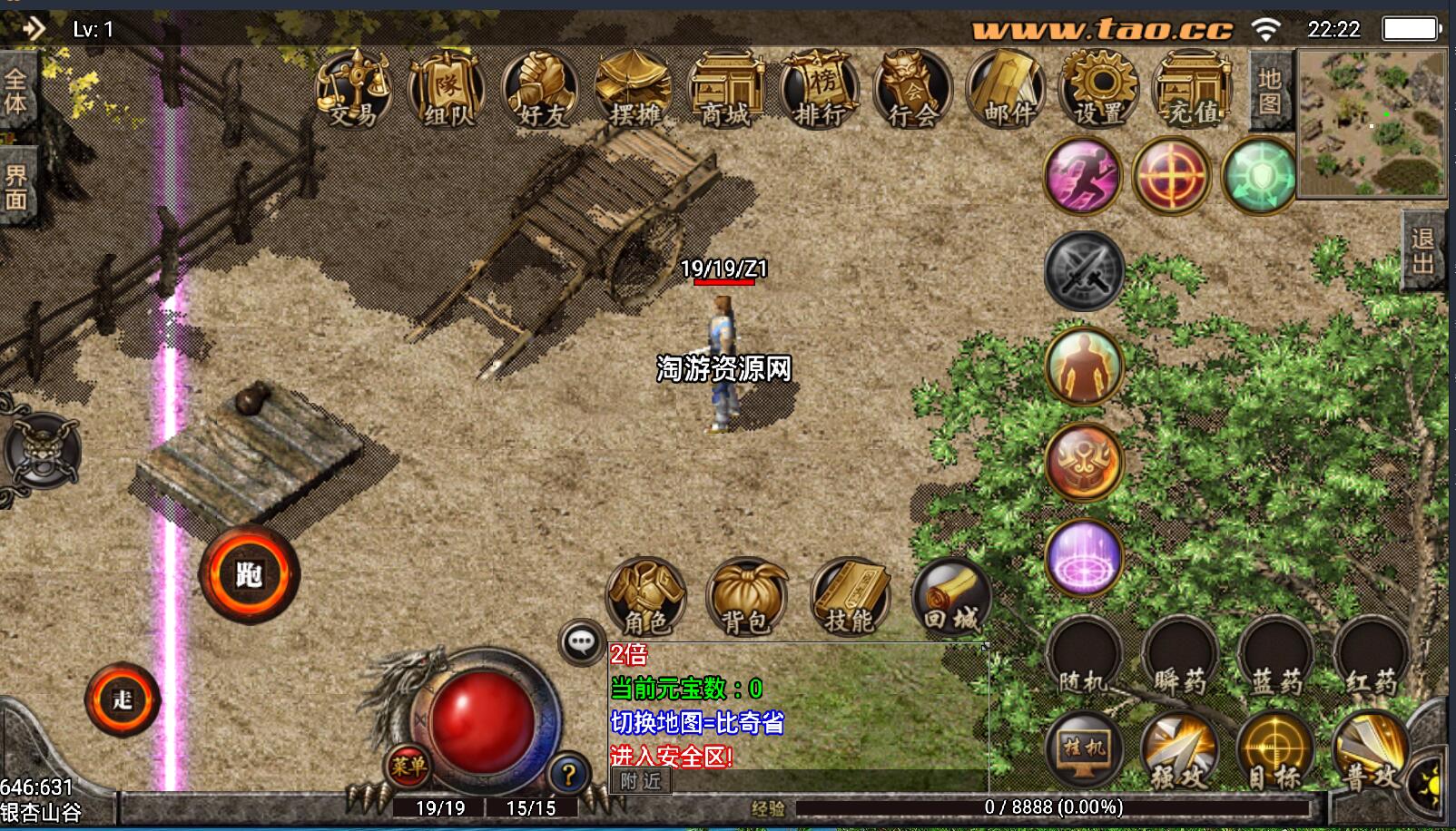Screen dimensions: 1456x831
Task: Open the 商城 shop
Action: 726,89
